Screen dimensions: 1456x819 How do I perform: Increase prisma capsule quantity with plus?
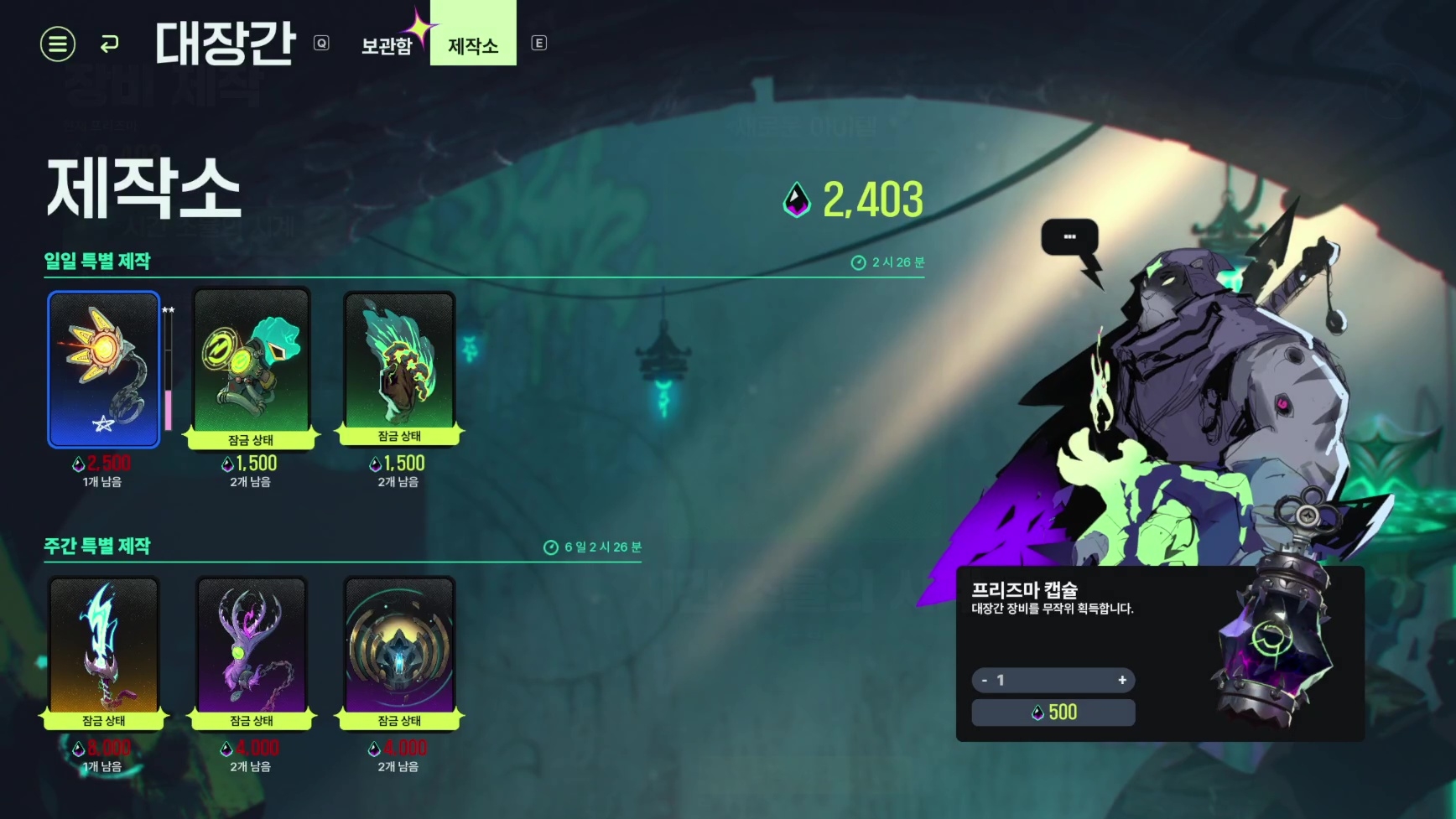click(1122, 680)
